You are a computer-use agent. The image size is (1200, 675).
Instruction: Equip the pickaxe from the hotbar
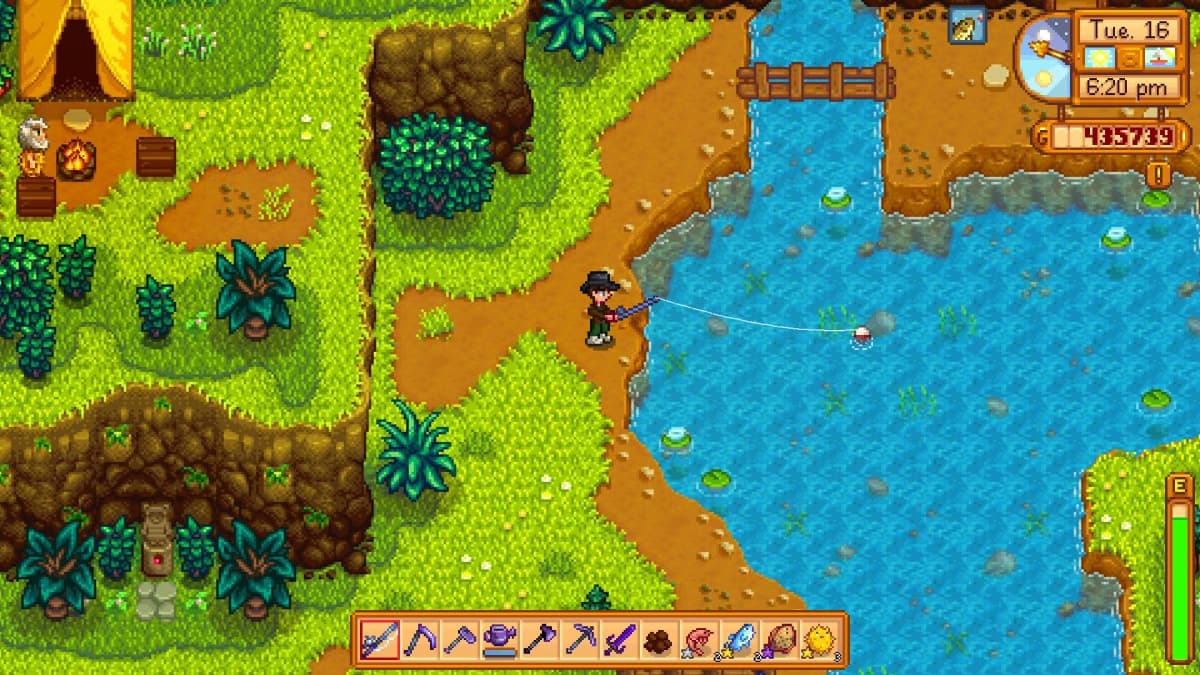pyautogui.click(x=579, y=640)
